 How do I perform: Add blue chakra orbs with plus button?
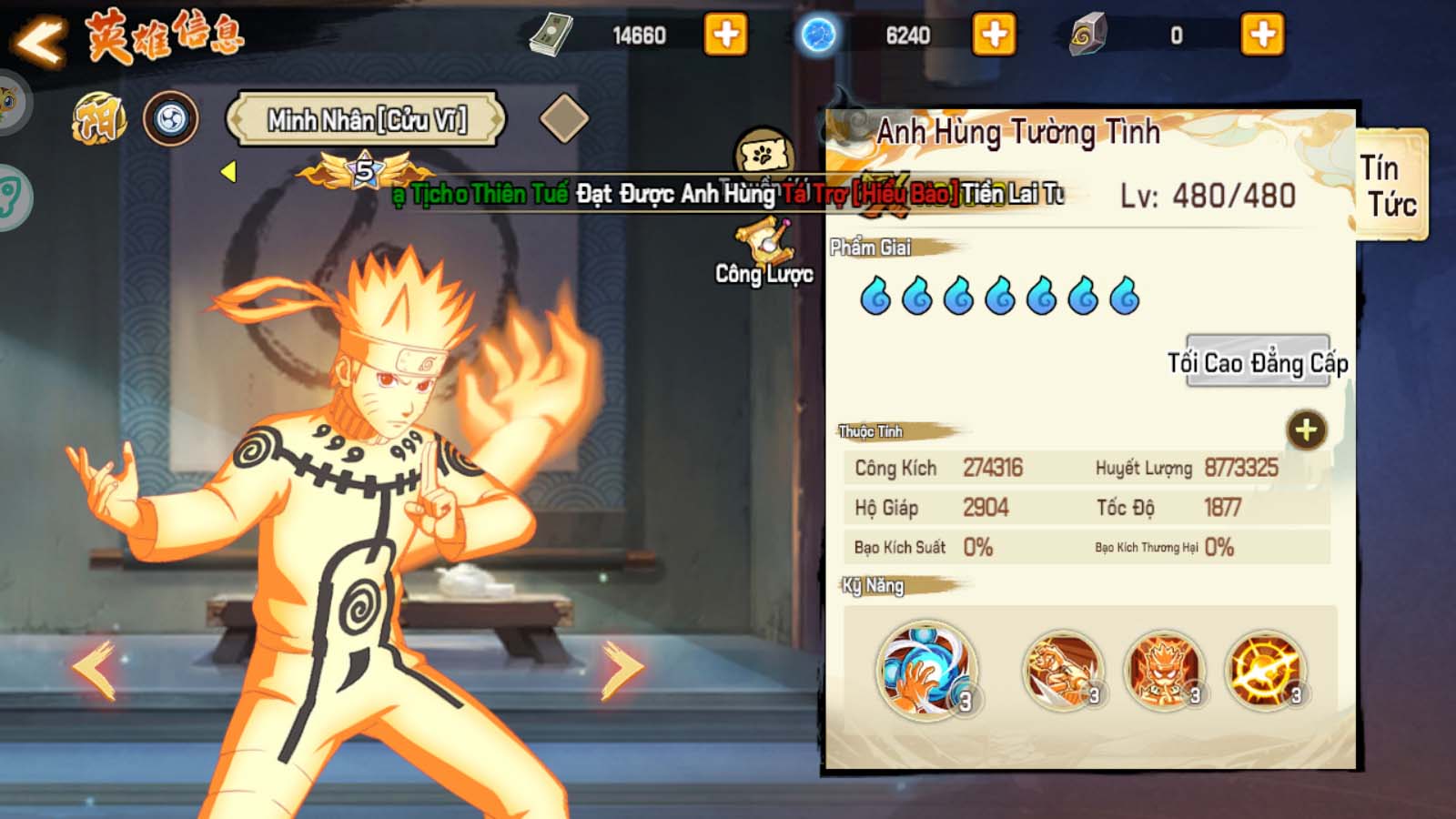(x=994, y=35)
